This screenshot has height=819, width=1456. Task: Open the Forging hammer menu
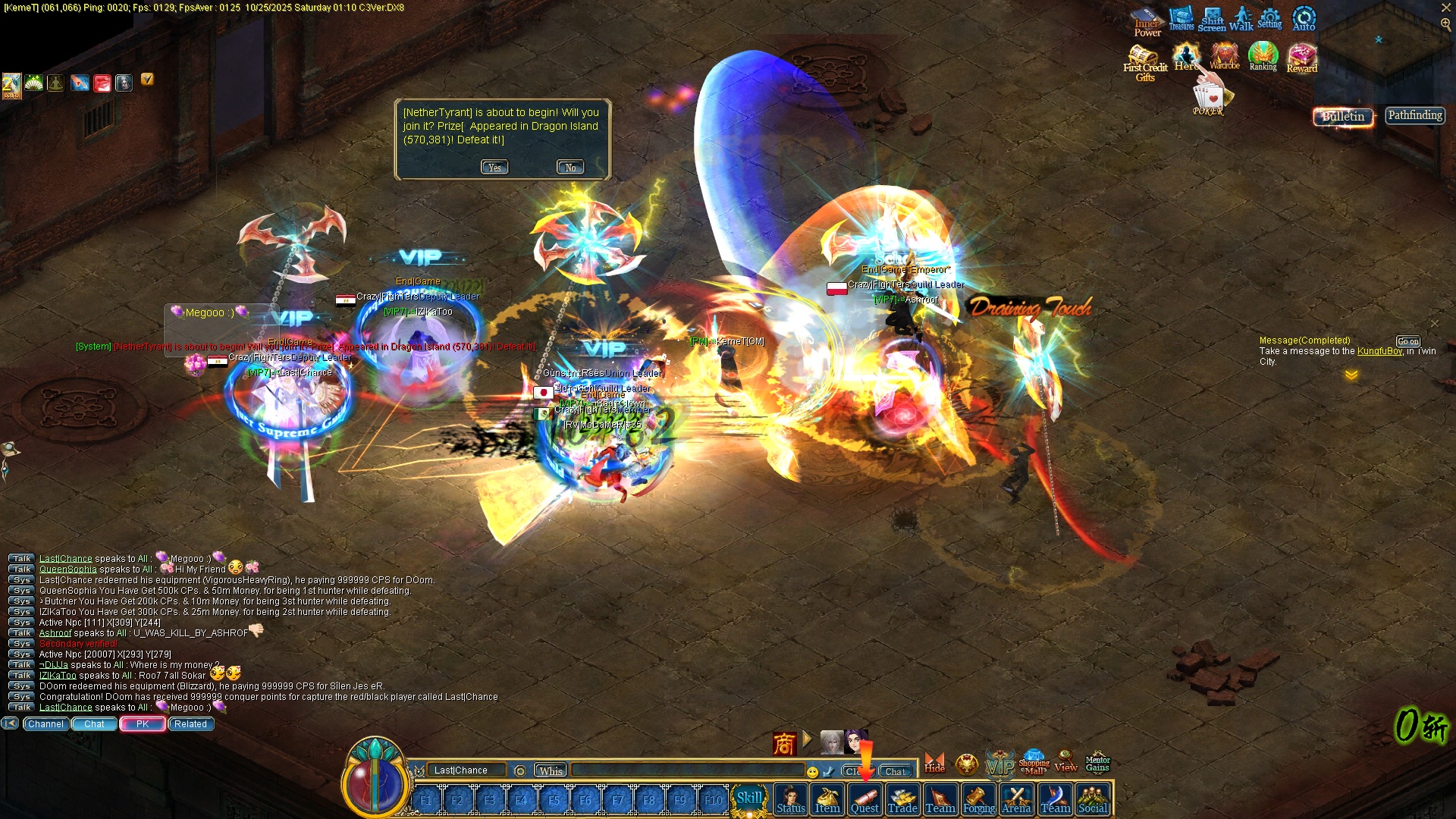click(x=979, y=800)
